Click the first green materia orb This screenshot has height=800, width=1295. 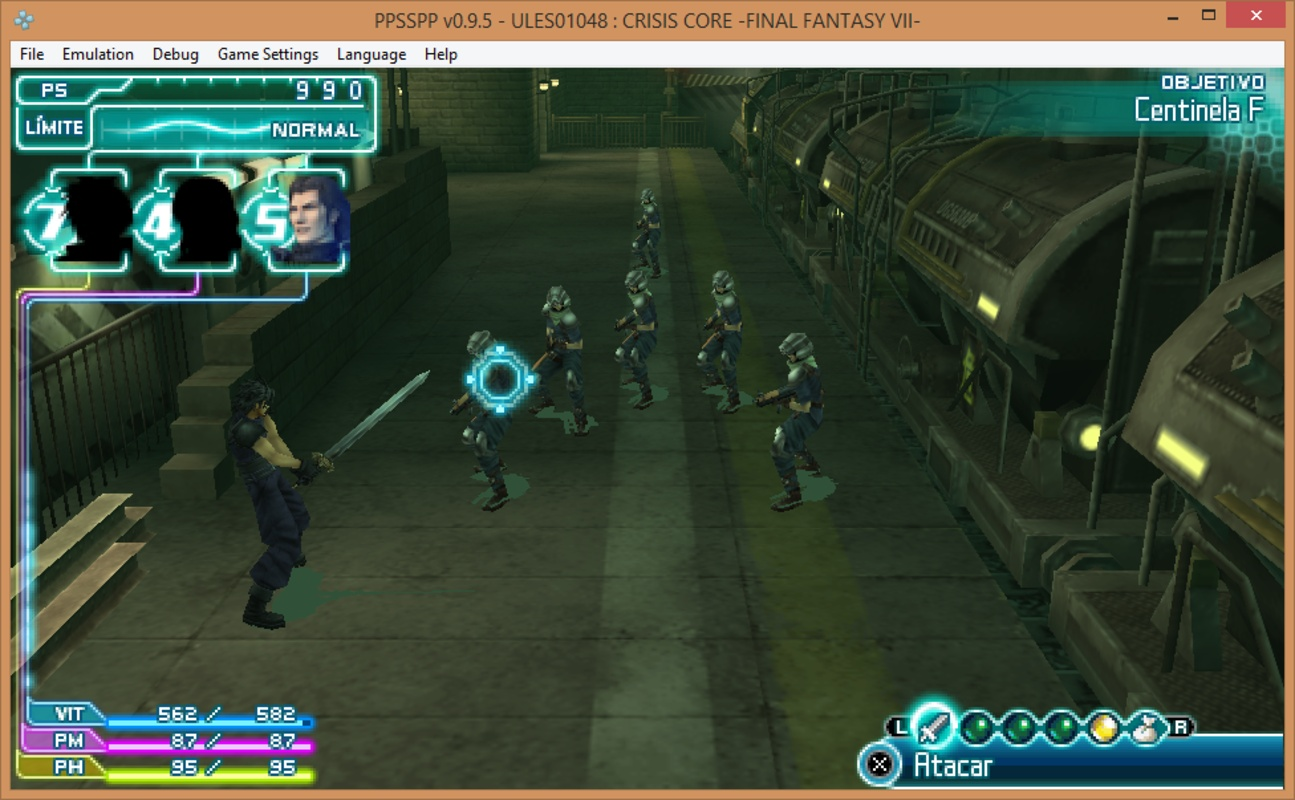click(x=977, y=726)
